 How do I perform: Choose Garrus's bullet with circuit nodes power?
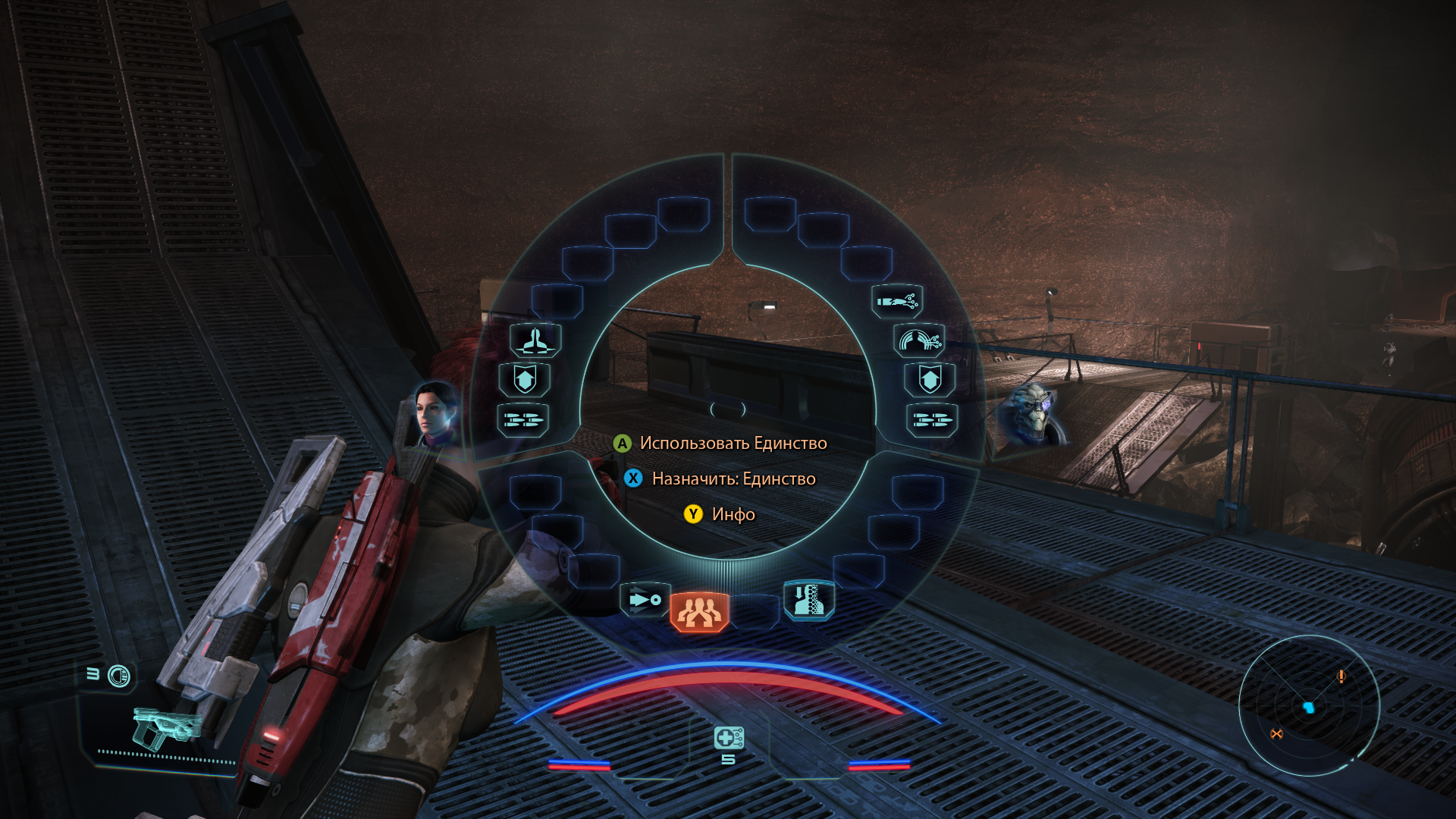tap(897, 302)
